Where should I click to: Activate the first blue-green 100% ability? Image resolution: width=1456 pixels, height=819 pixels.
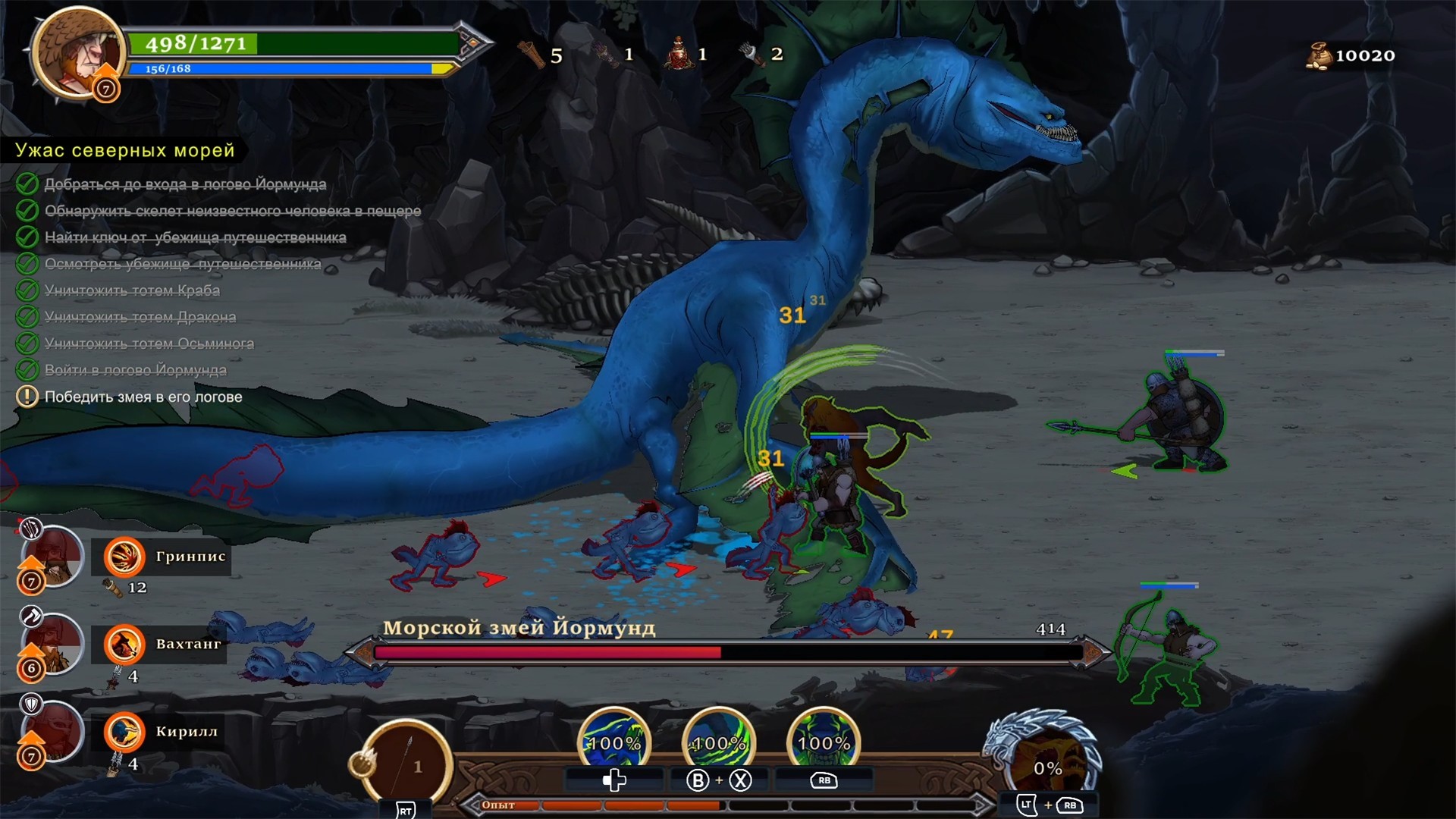(x=614, y=743)
